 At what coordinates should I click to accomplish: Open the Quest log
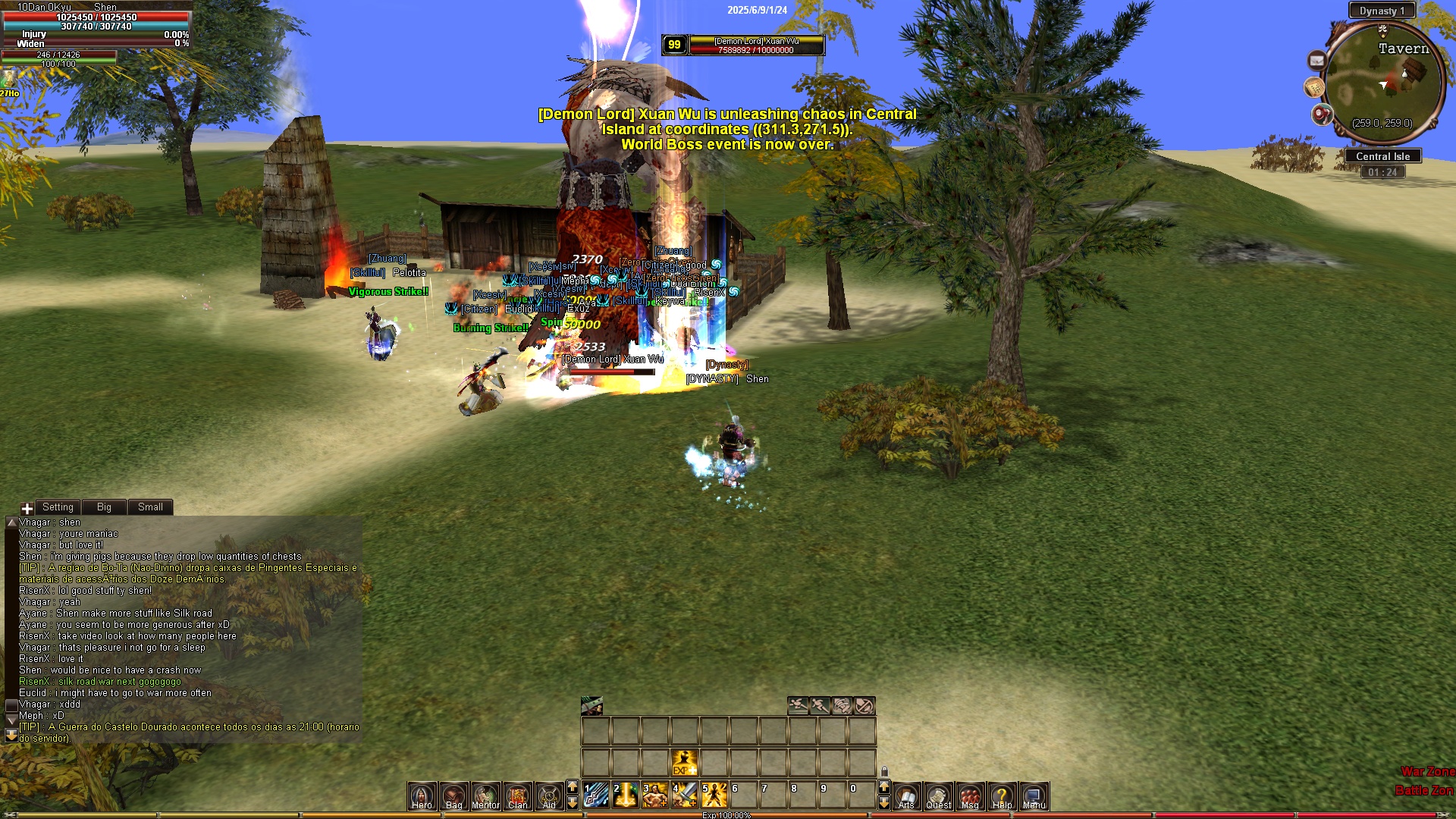(x=938, y=796)
